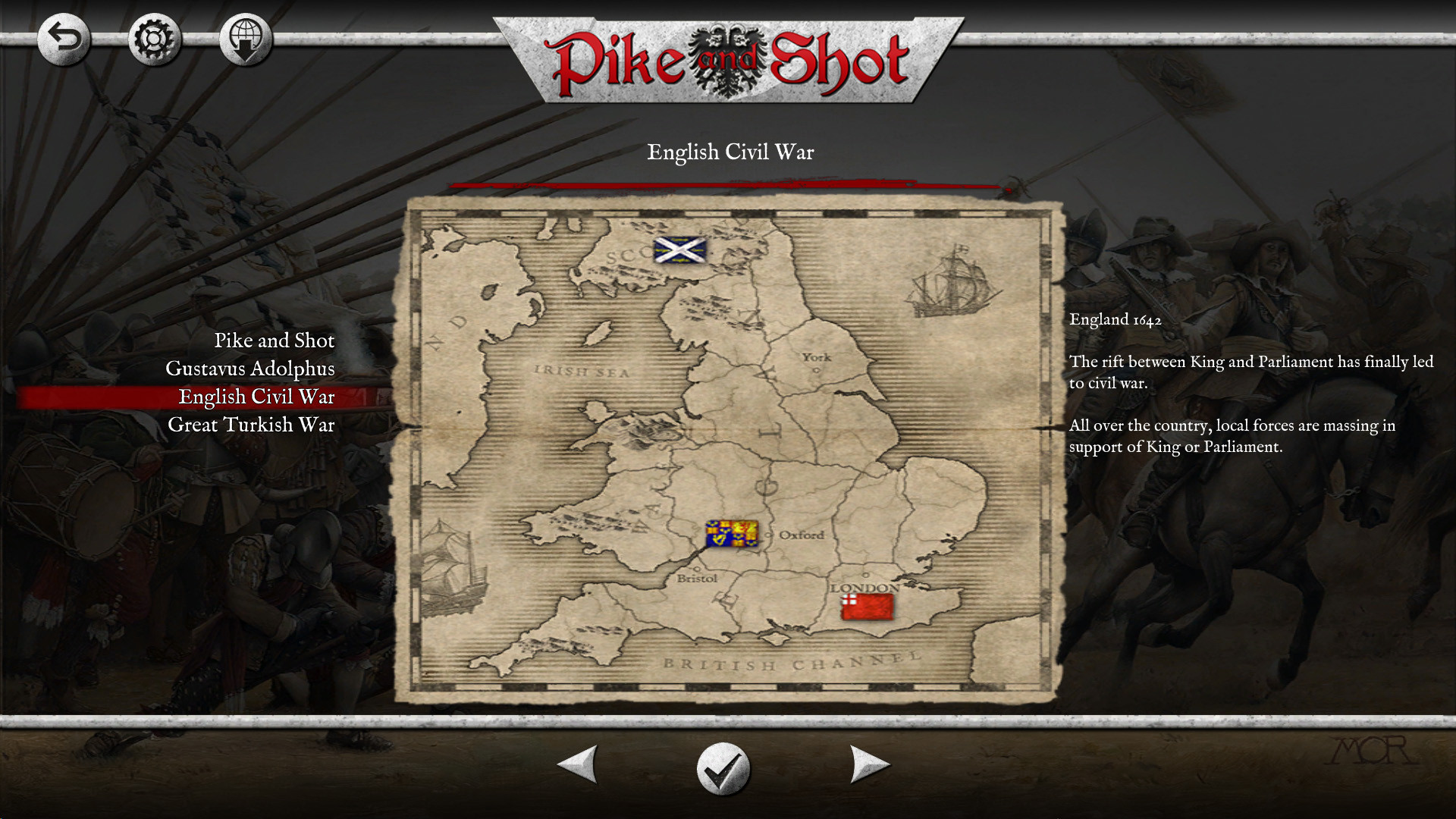Select Bristol on the map
The width and height of the screenshot is (1456, 819).
pos(698,578)
